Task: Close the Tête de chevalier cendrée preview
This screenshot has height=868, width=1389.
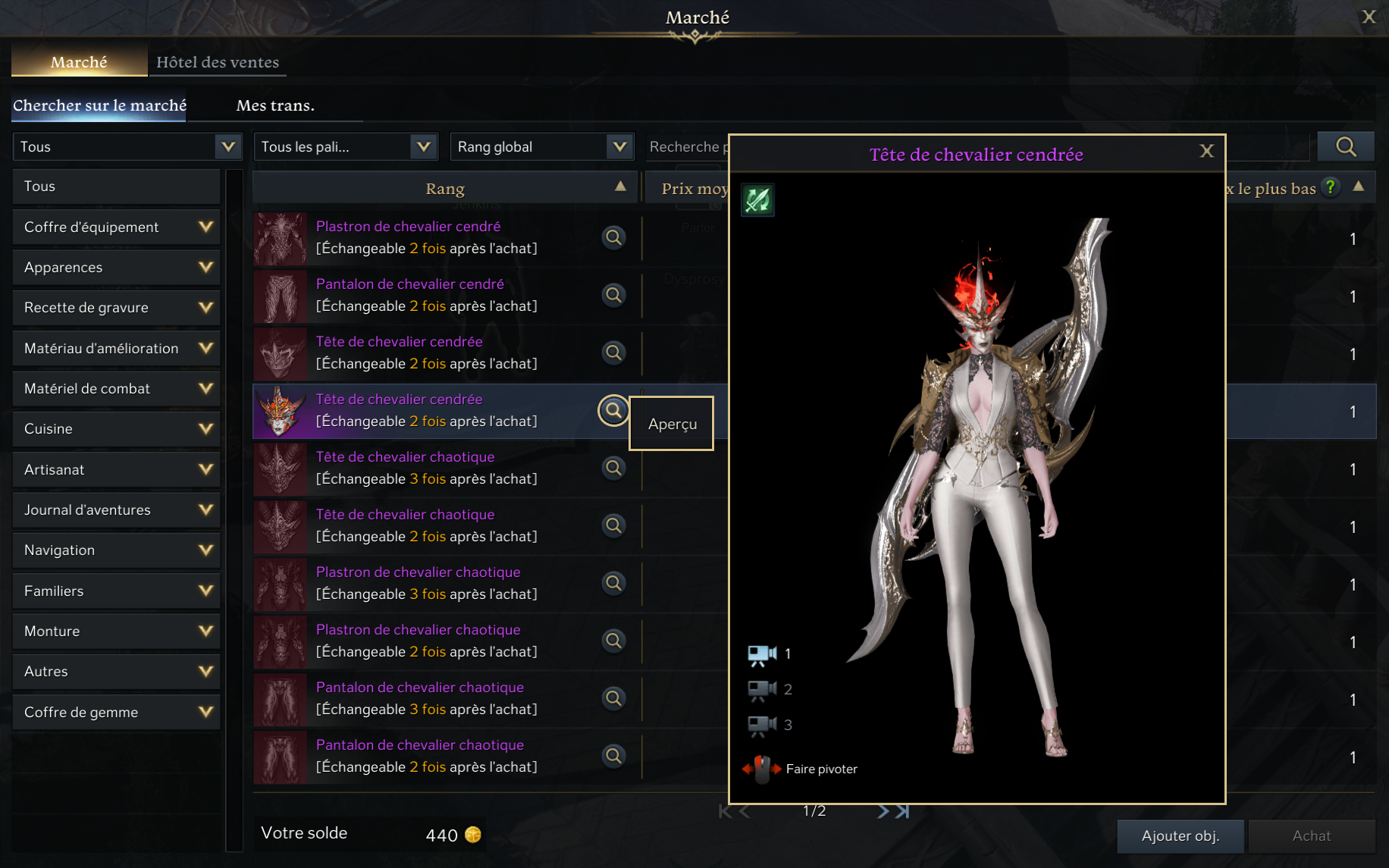Action: pyautogui.click(x=1206, y=152)
